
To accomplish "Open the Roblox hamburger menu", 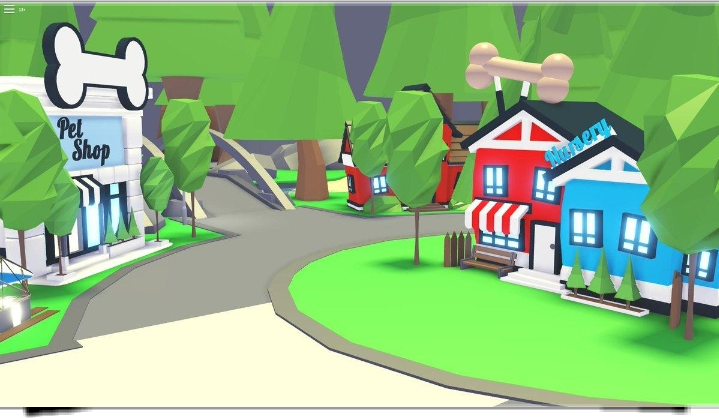I will (9, 9).
